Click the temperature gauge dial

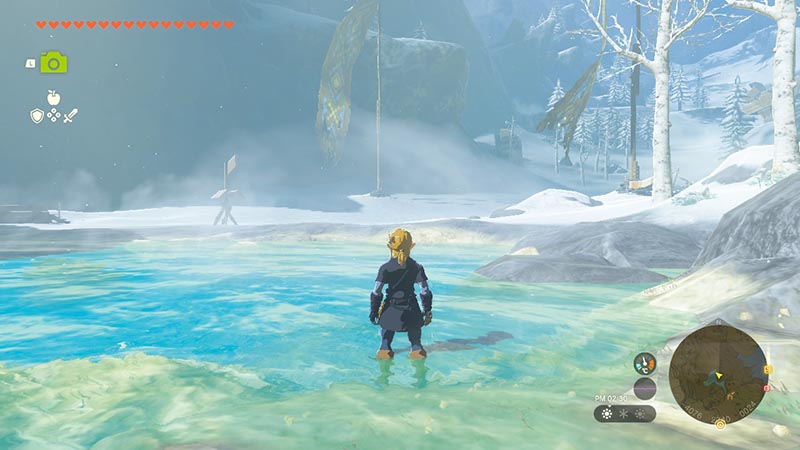(645, 363)
